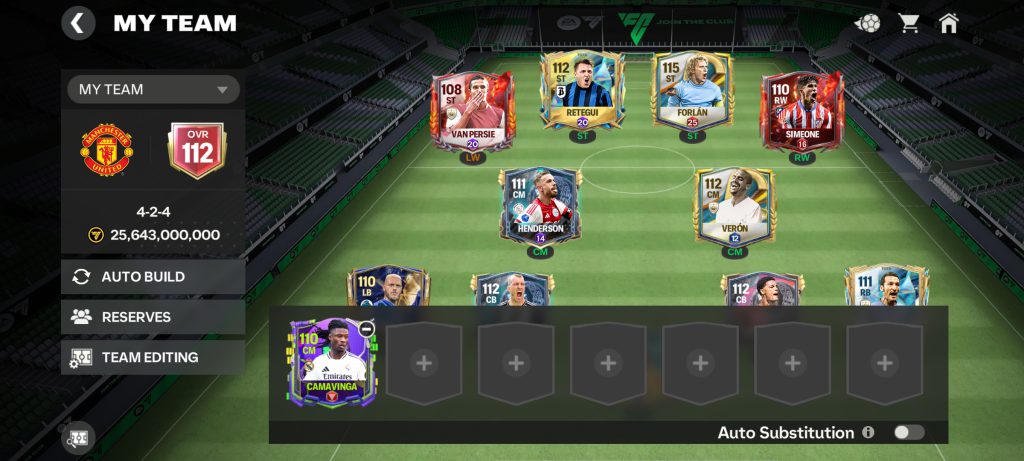Open the MY TEAM dropdown
Screen dimensions: 1024x461
point(153,89)
